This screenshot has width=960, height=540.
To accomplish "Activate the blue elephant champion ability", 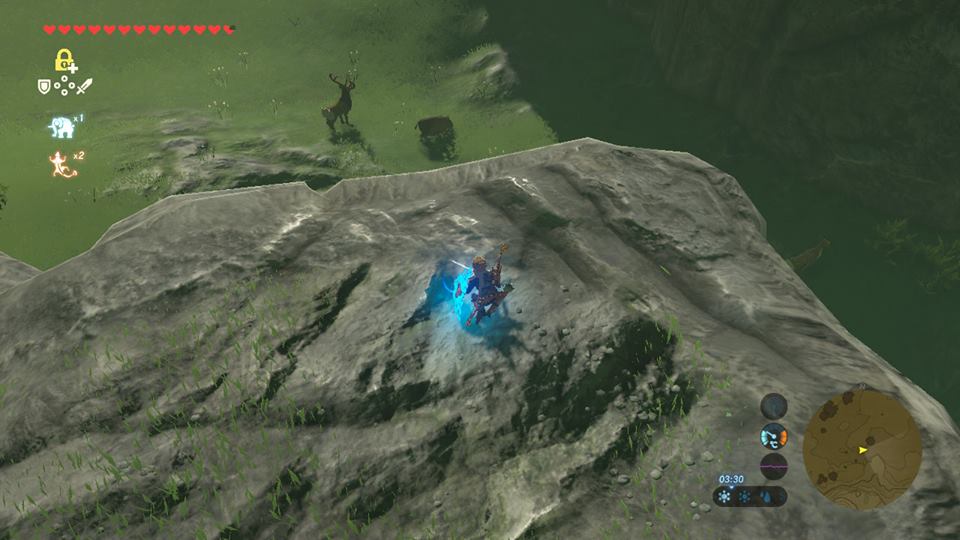I will [62, 127].
